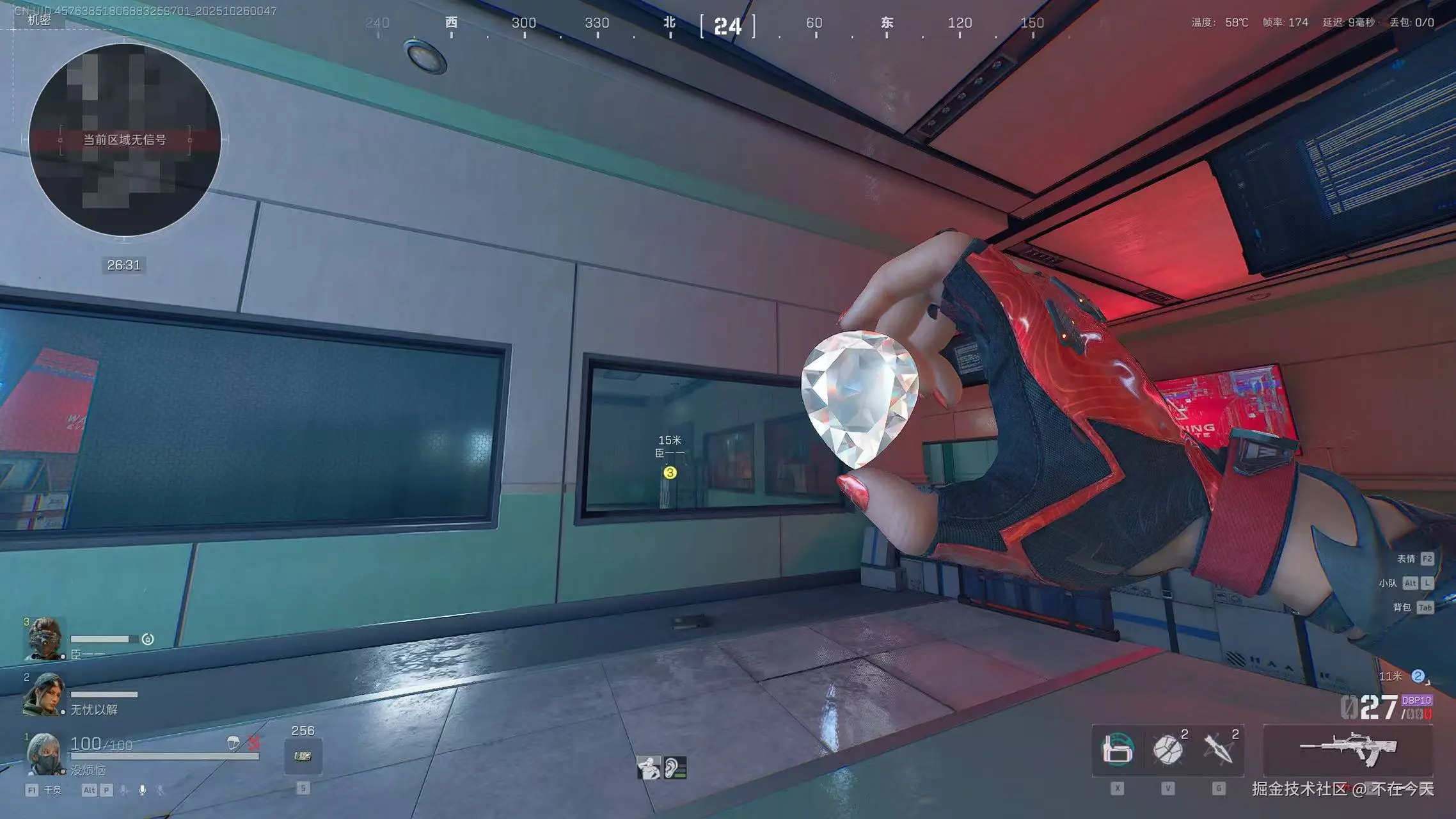1456x819 pixels.
Task: Select the grenade-like tactical item icon
Action: [1167, 750]
